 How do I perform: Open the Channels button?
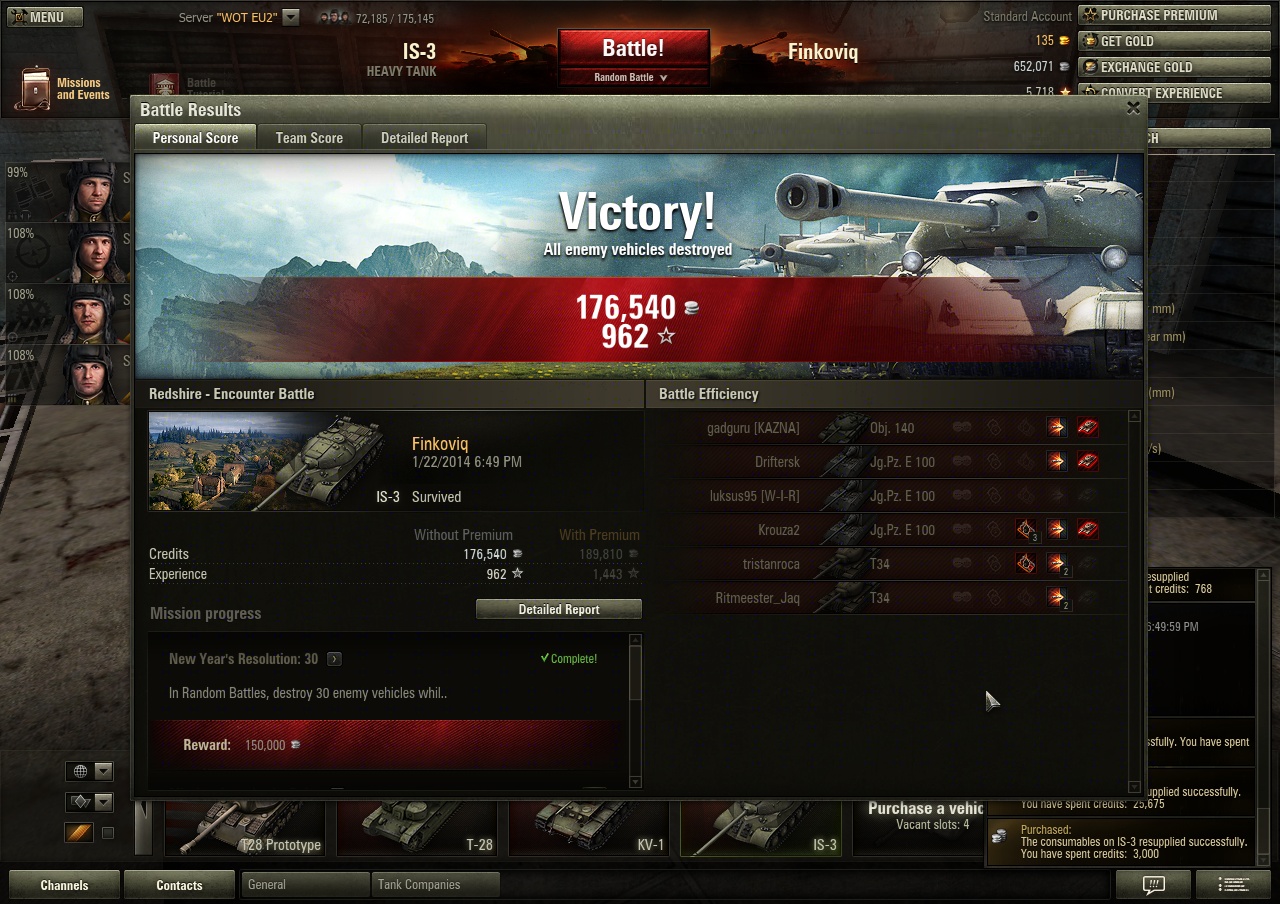point(64,885)
